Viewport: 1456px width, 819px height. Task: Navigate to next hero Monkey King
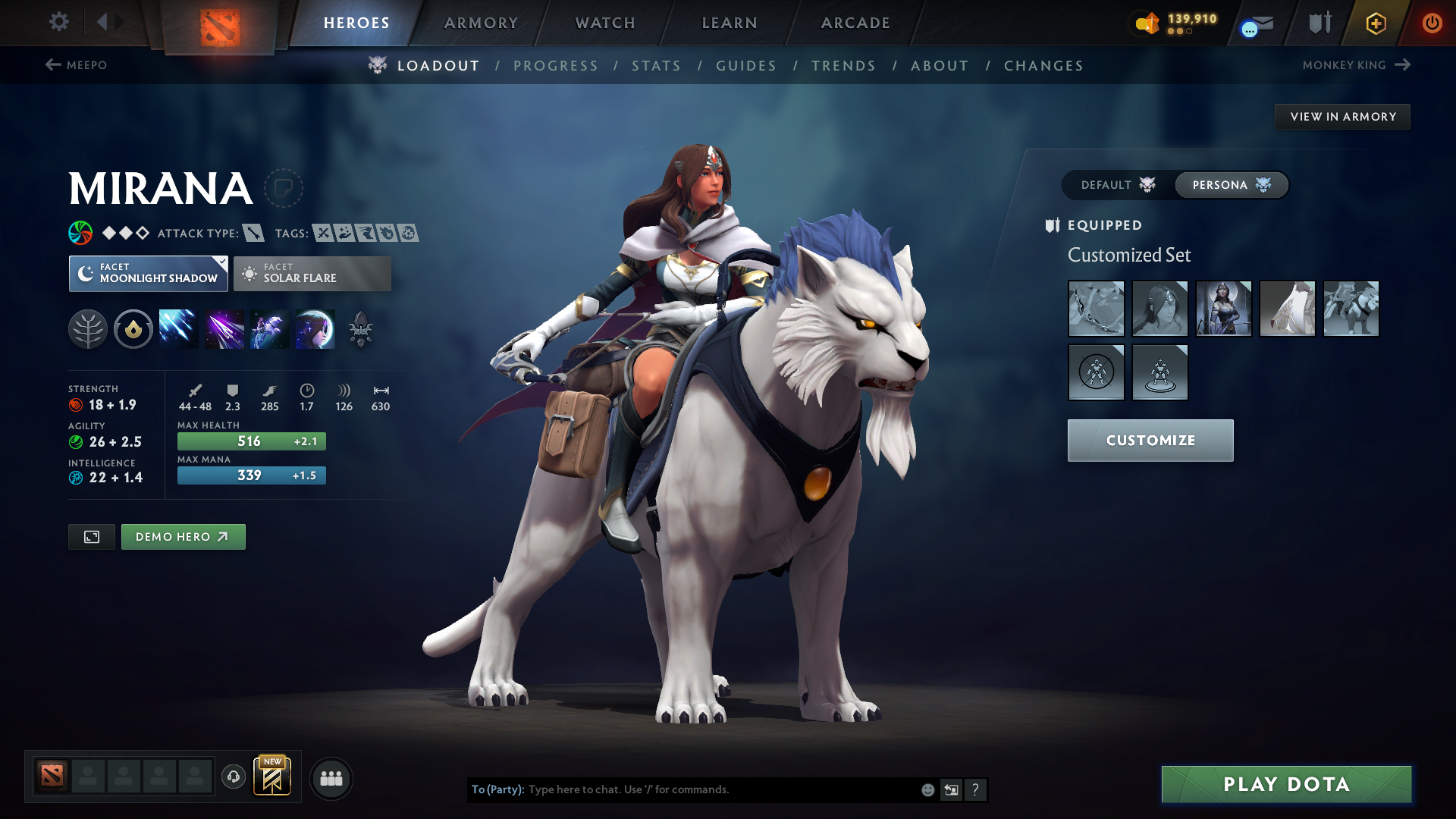click(1356, 65)
